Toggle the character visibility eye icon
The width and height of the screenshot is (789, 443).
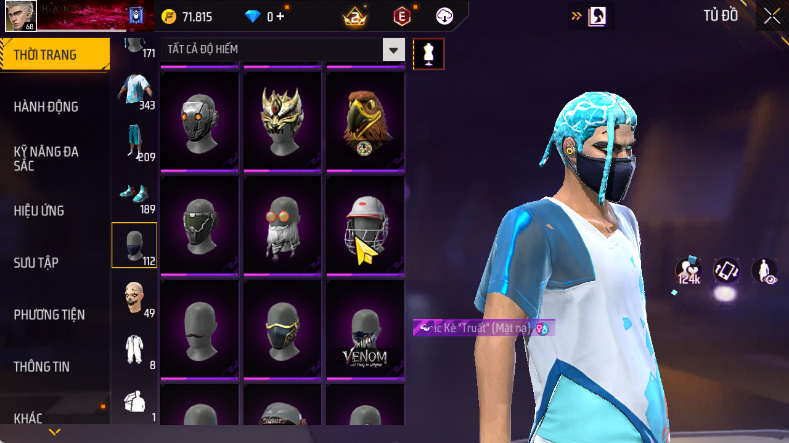765,270
